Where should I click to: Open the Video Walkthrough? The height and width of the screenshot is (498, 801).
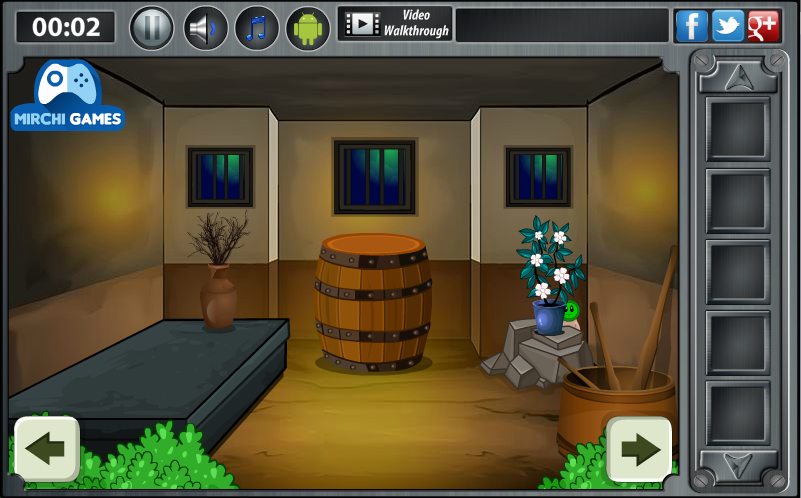pos(395,24)
